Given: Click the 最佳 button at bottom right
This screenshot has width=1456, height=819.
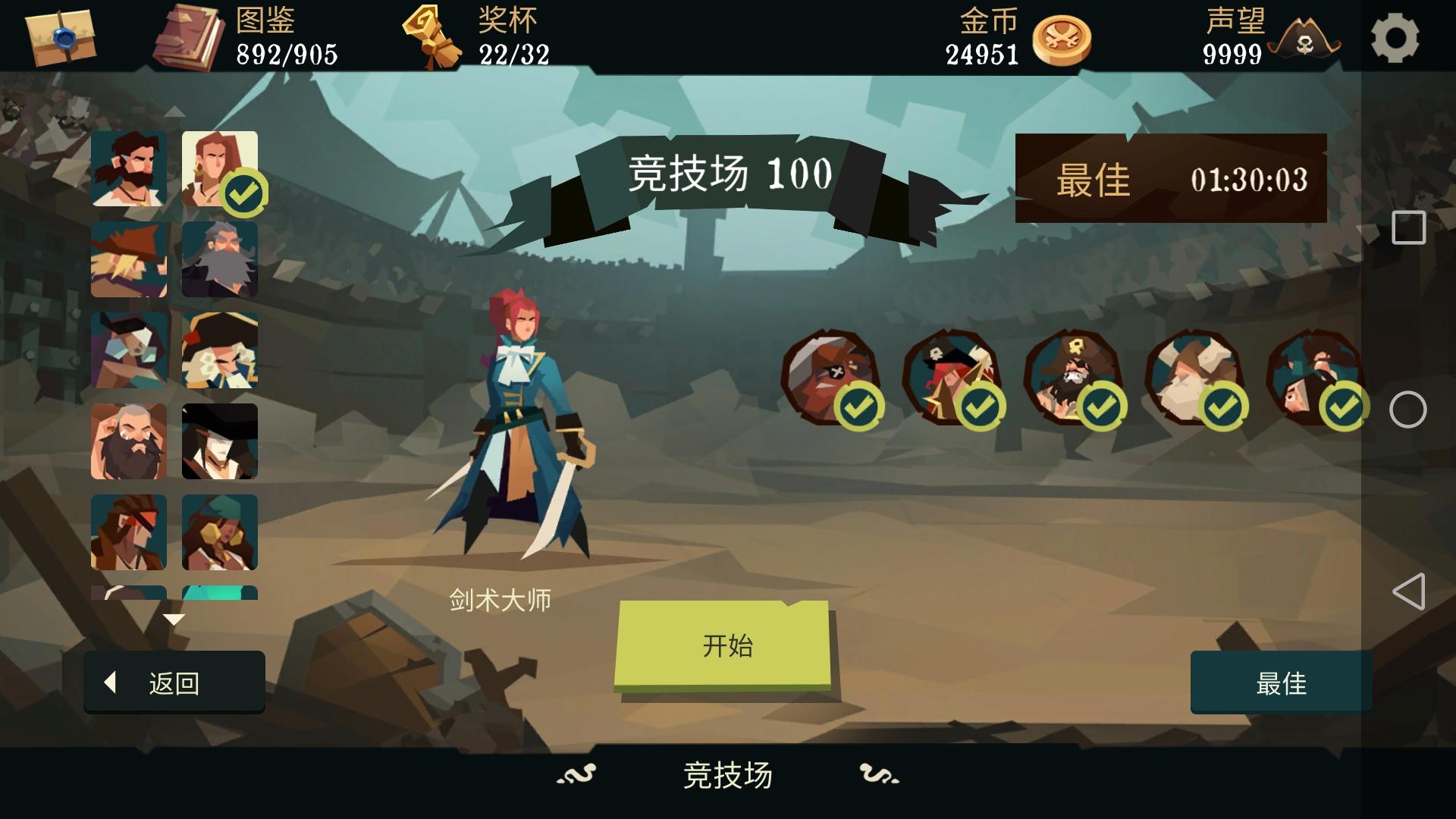Looking at the screenshot, I should pos(1280,683).
